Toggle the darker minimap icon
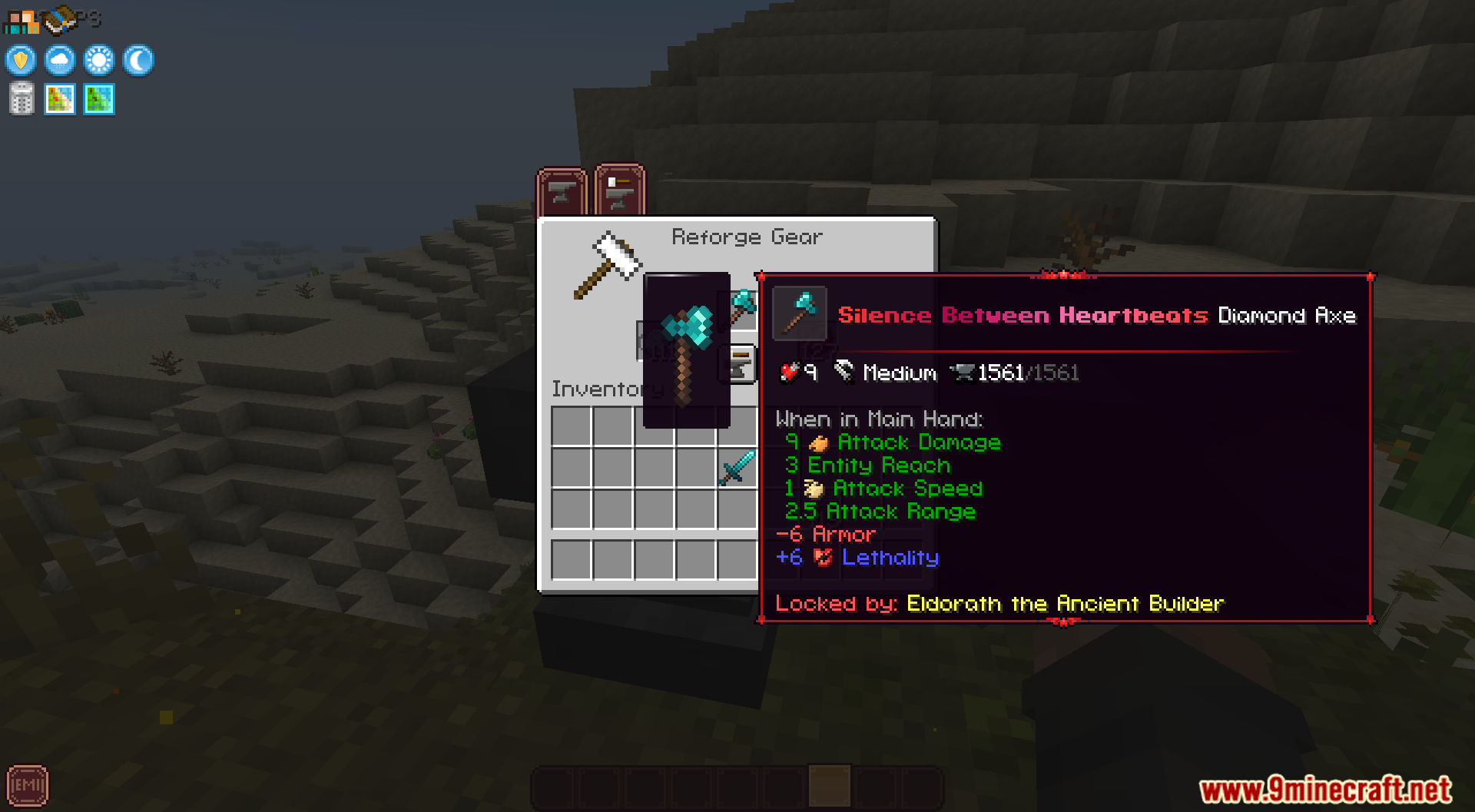The height and width of the screenshot is (812, 1475). tap(98, 99)
